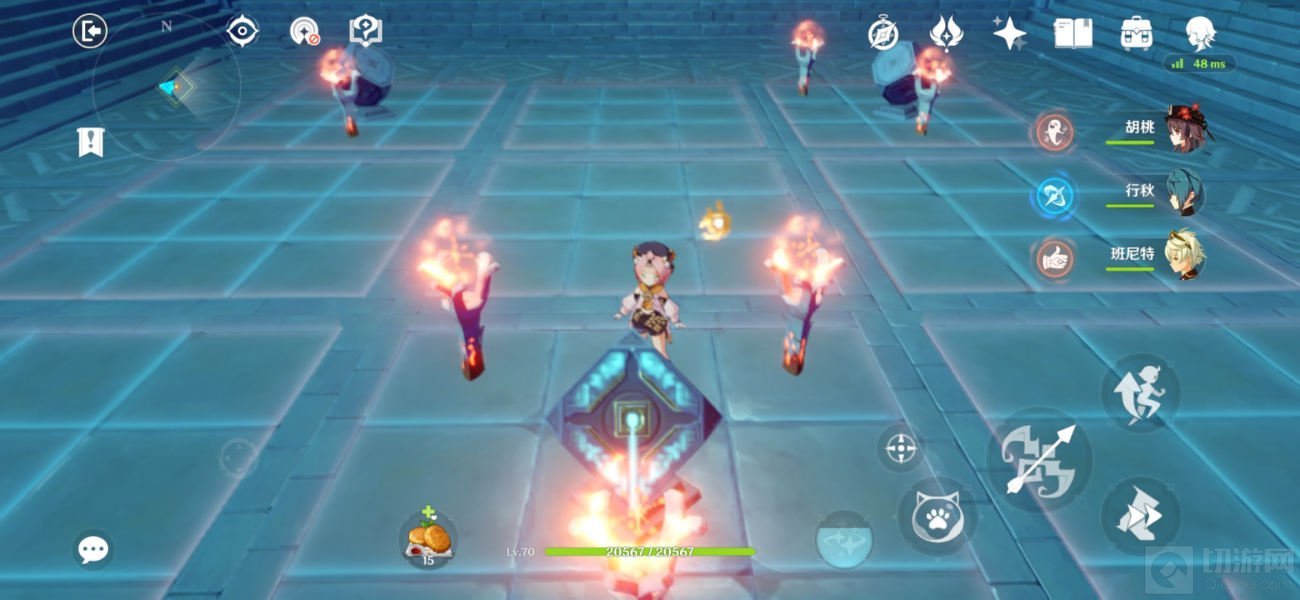Screen dimensions: 1300x600
Task: Open the adventurer handbook book icon
Action: point(1072,33)
